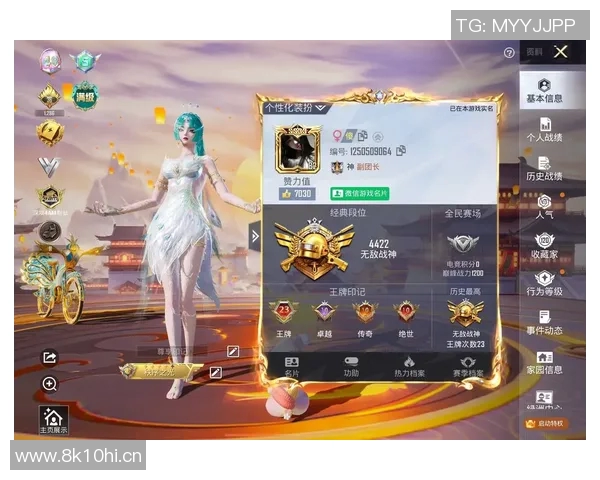
Task: Expand the 个性化装扮 dropdown
Action: coord(296,108)
